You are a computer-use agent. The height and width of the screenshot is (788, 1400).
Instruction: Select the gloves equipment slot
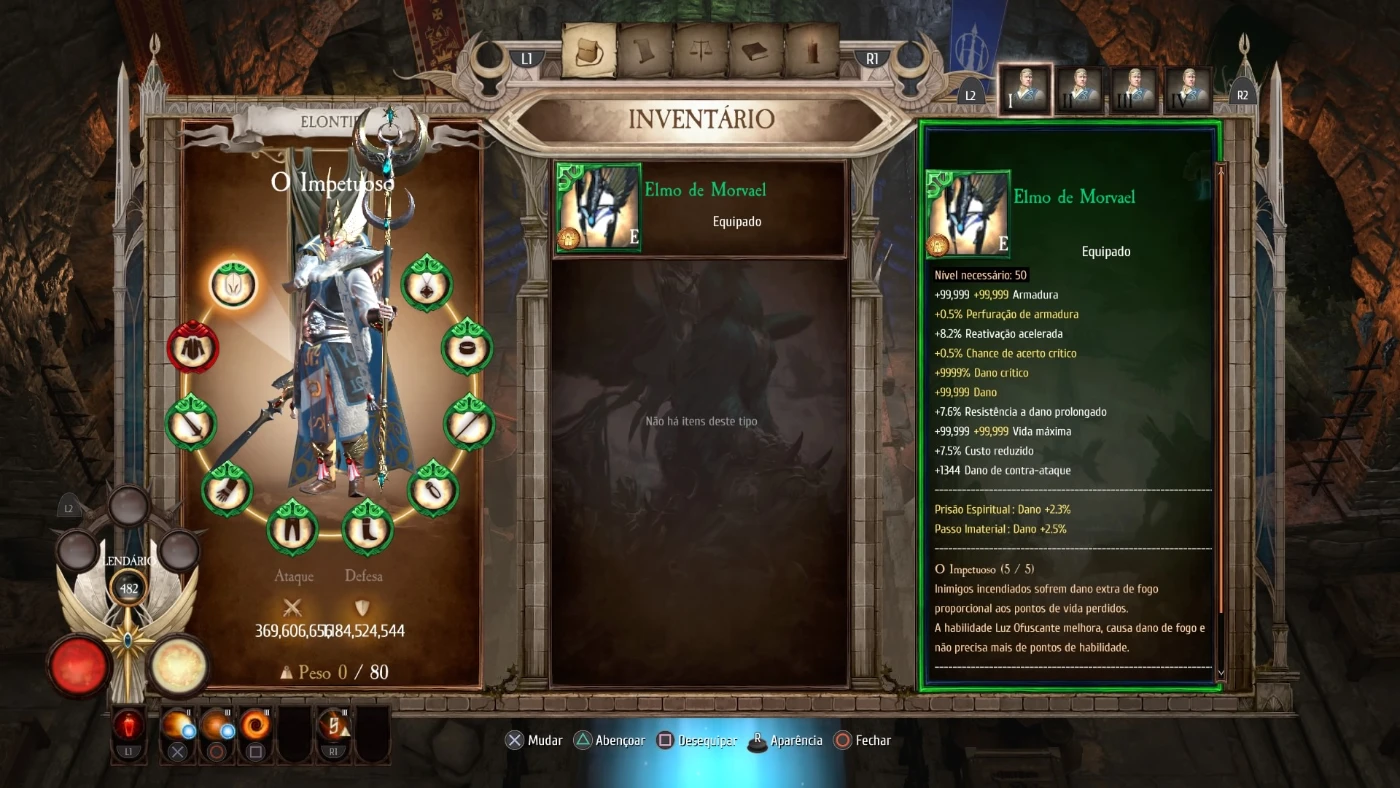click(x=227, y=489)
